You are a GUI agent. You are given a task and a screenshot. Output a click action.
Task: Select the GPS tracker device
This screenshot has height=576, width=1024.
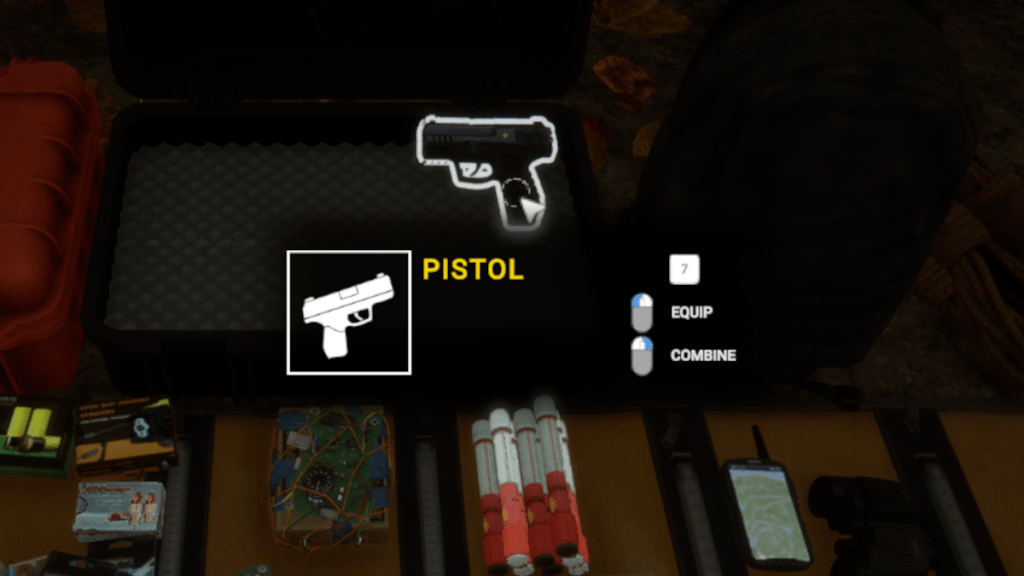click(x=766, y=508)
